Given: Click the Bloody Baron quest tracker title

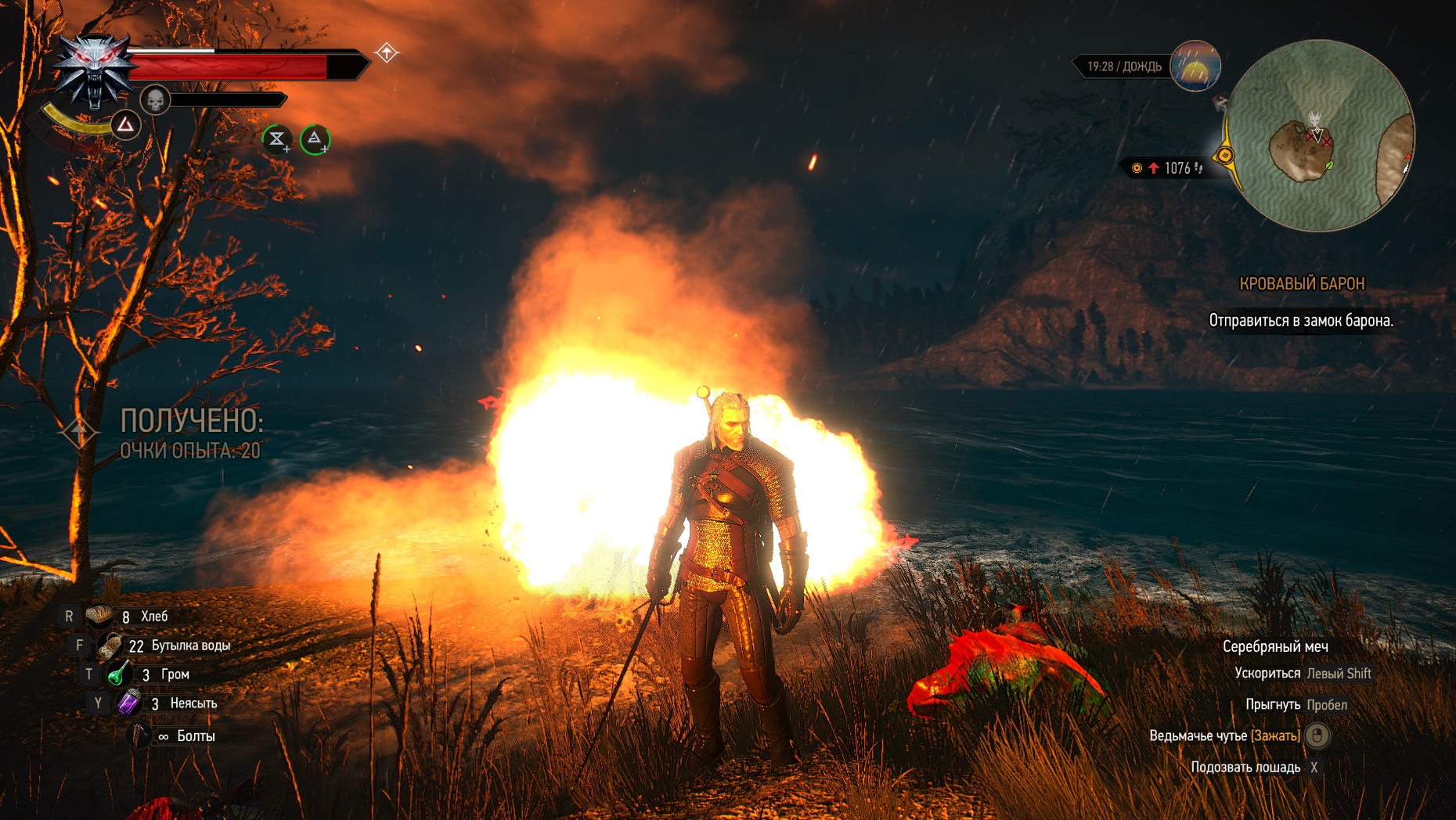Looking at the screenshot, I should pos(1301,284).
